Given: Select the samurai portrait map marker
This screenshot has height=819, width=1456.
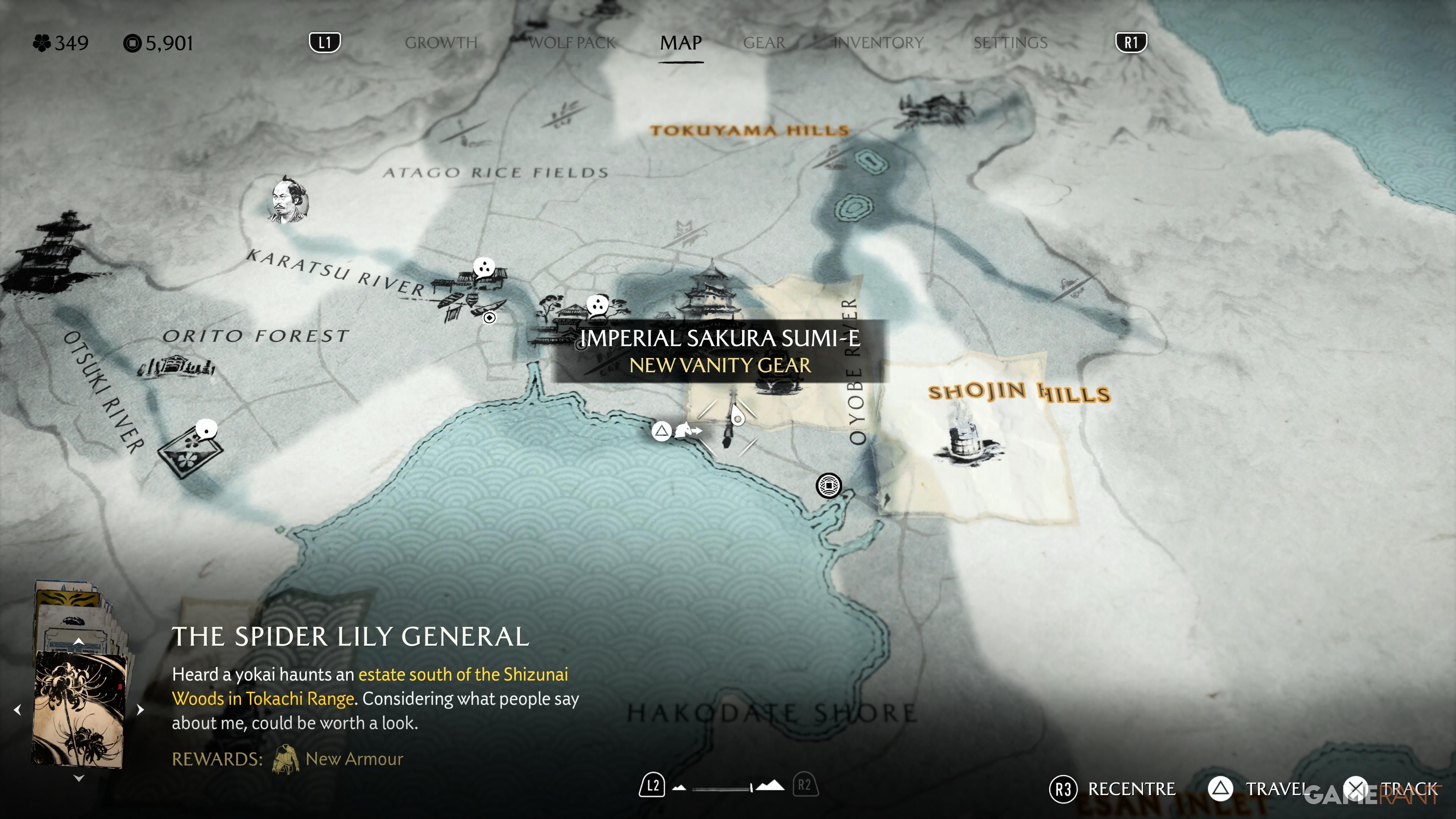Looking at the screenshot, I should point(288,199).
